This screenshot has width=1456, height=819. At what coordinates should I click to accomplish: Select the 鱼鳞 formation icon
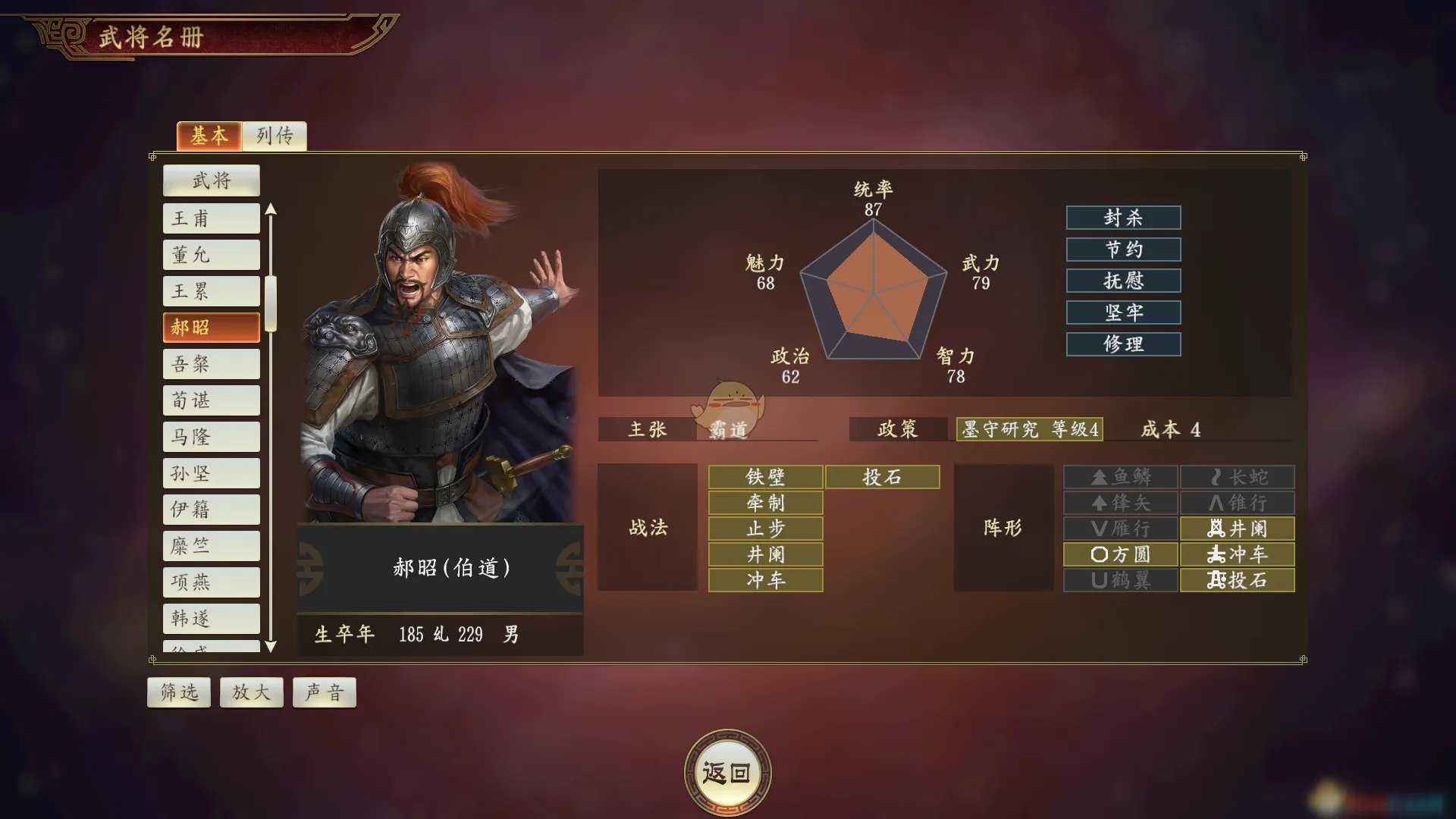pyautogui.click(x=1120, y=476)
